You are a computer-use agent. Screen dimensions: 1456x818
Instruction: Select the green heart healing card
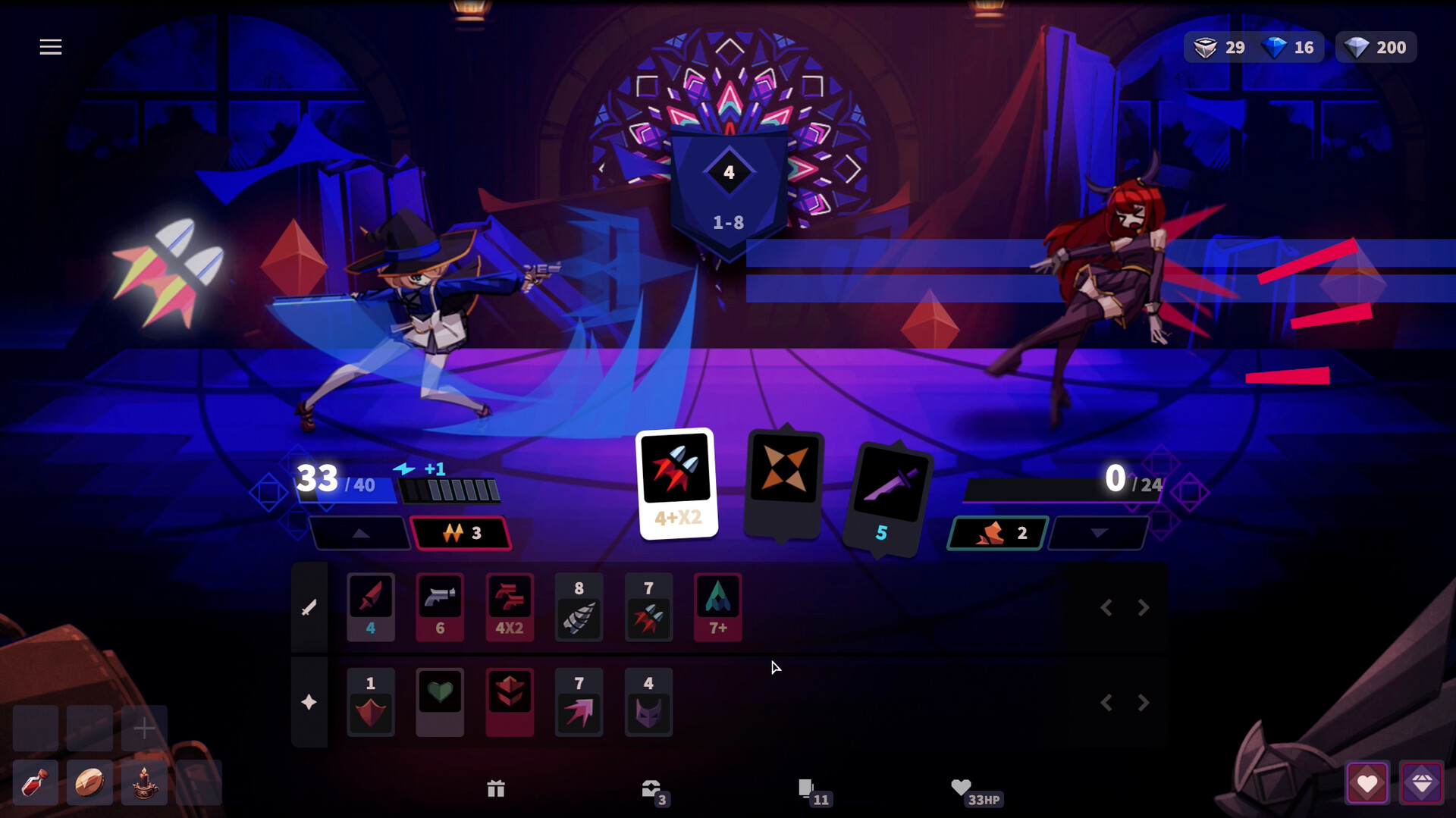click(x=440, y=701)
